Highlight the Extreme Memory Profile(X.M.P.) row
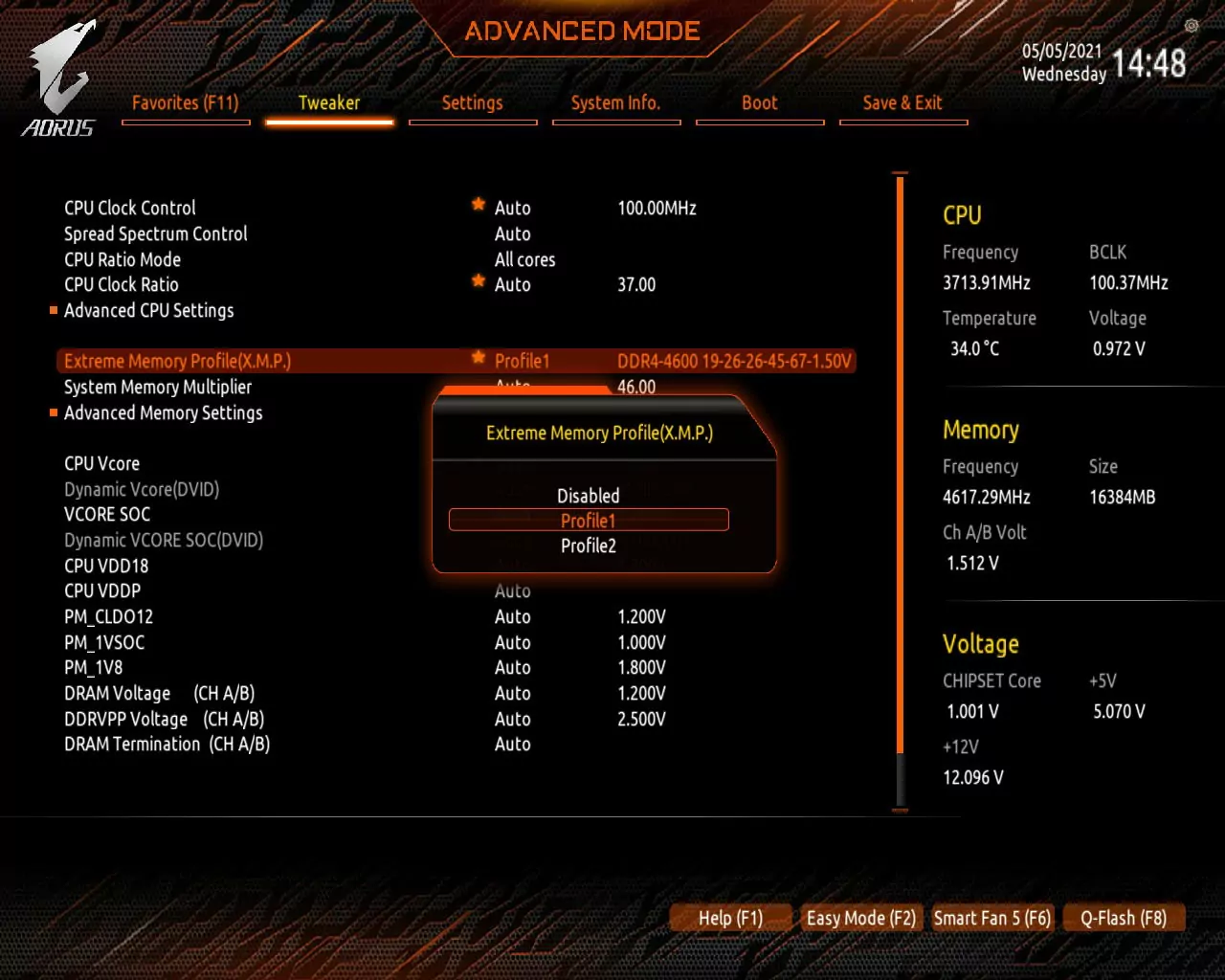The height and width of the screenshot is (980, 1225). point(177,361)
